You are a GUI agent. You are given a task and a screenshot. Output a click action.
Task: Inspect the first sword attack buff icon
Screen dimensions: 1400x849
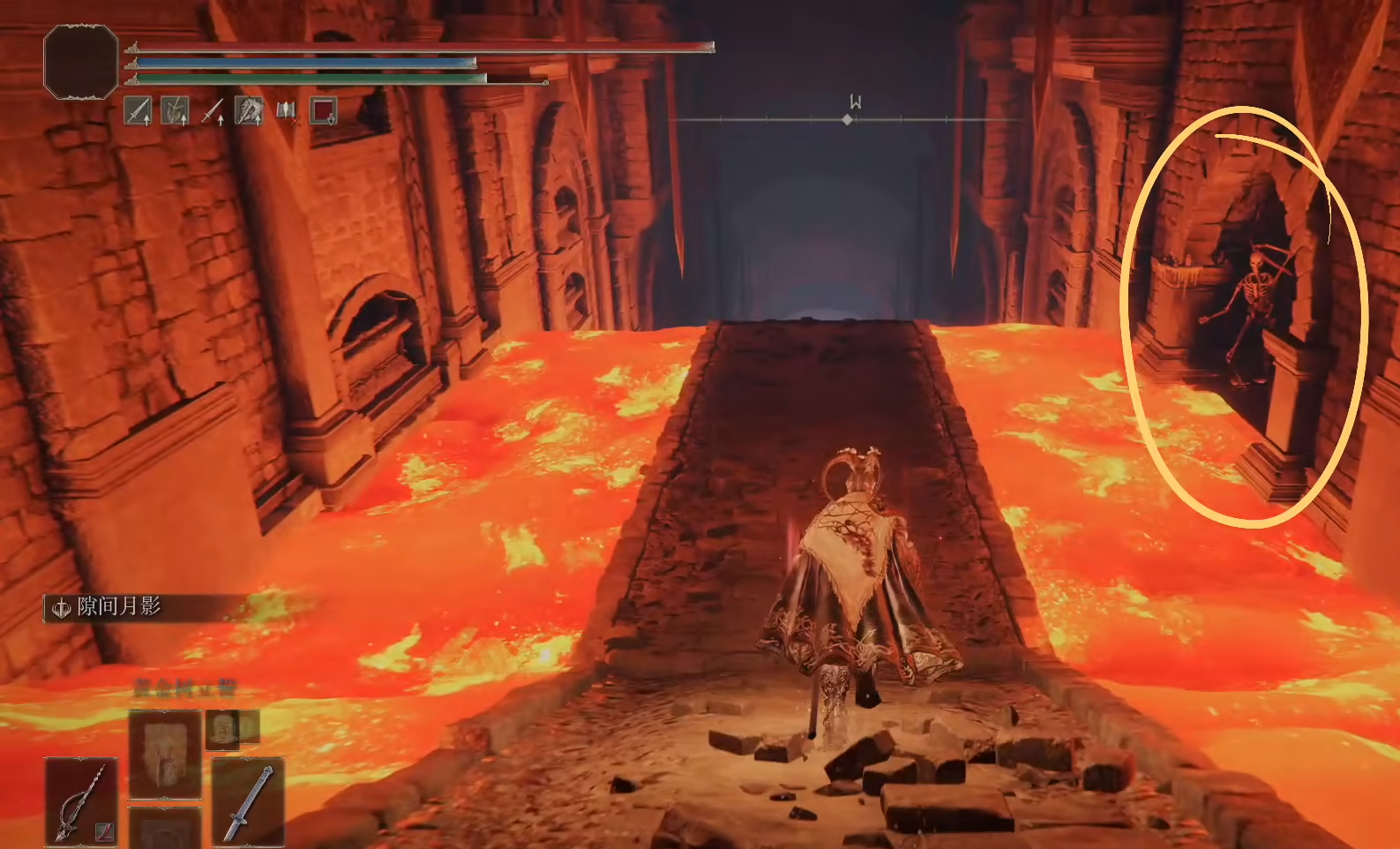click(x=138, y=111)
